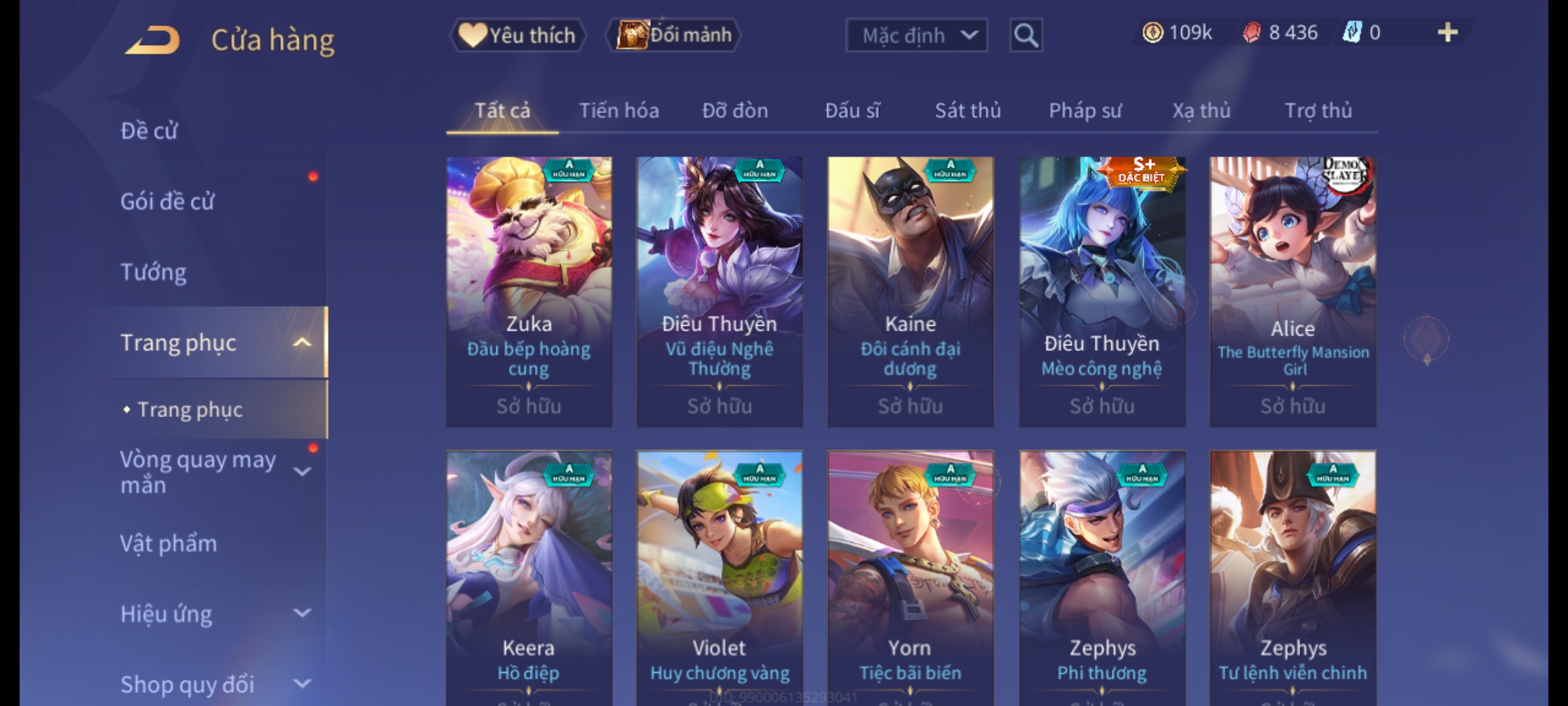
Task: Open the Tướng heroes section
Action: coord(154,272)
